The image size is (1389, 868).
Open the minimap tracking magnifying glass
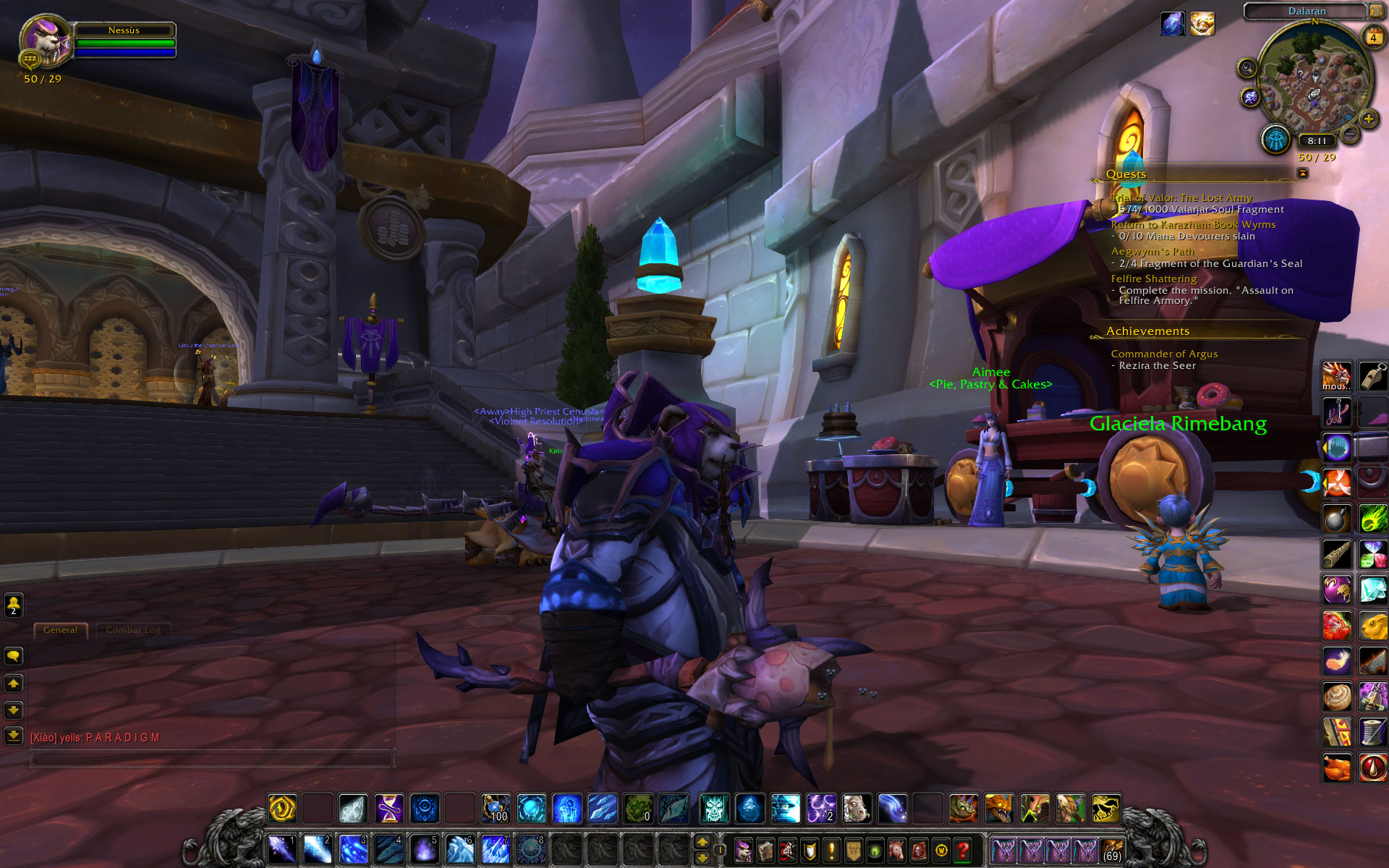click(x=1246, y=68)
